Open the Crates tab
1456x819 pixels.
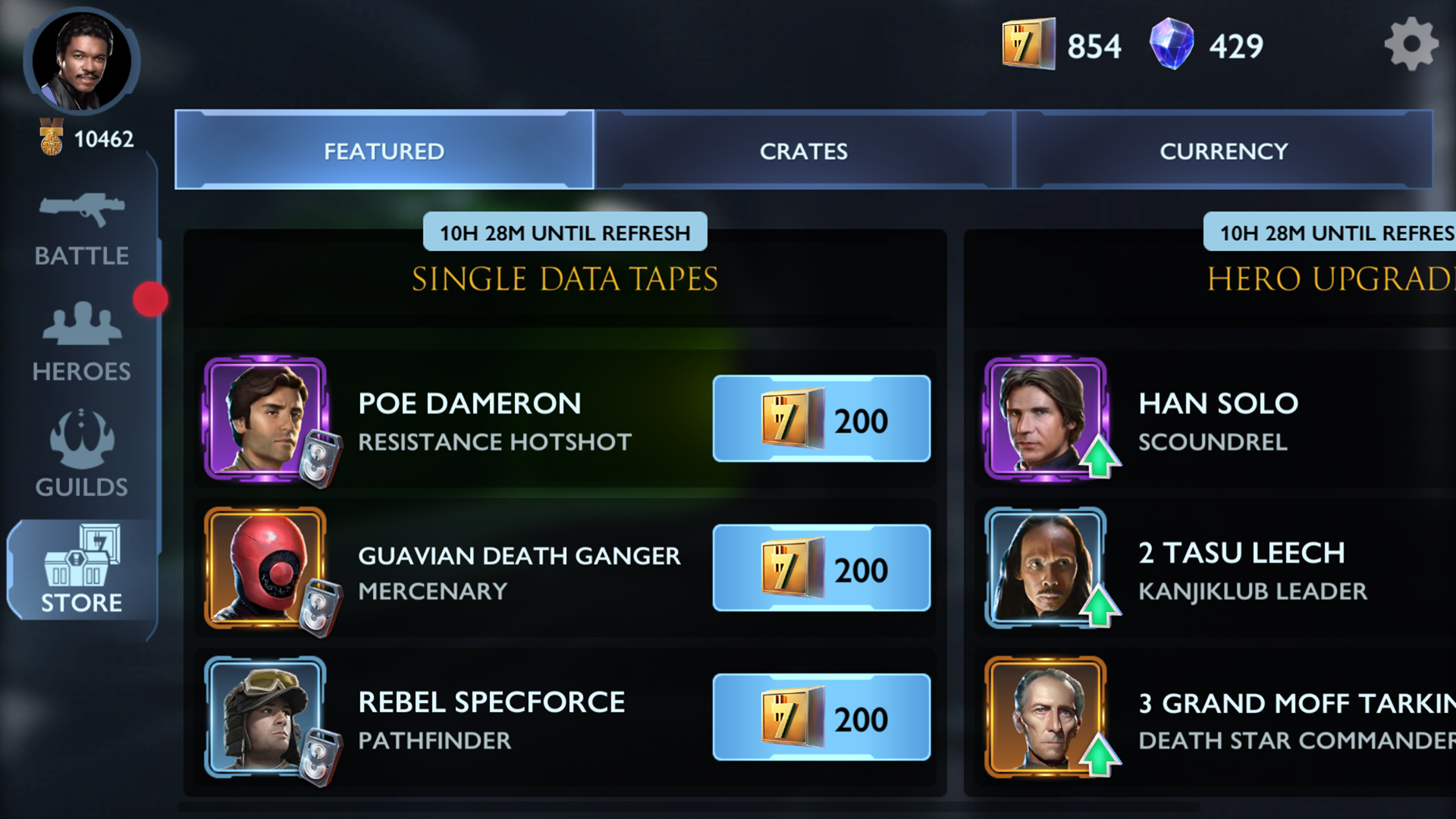pos(804,151)
